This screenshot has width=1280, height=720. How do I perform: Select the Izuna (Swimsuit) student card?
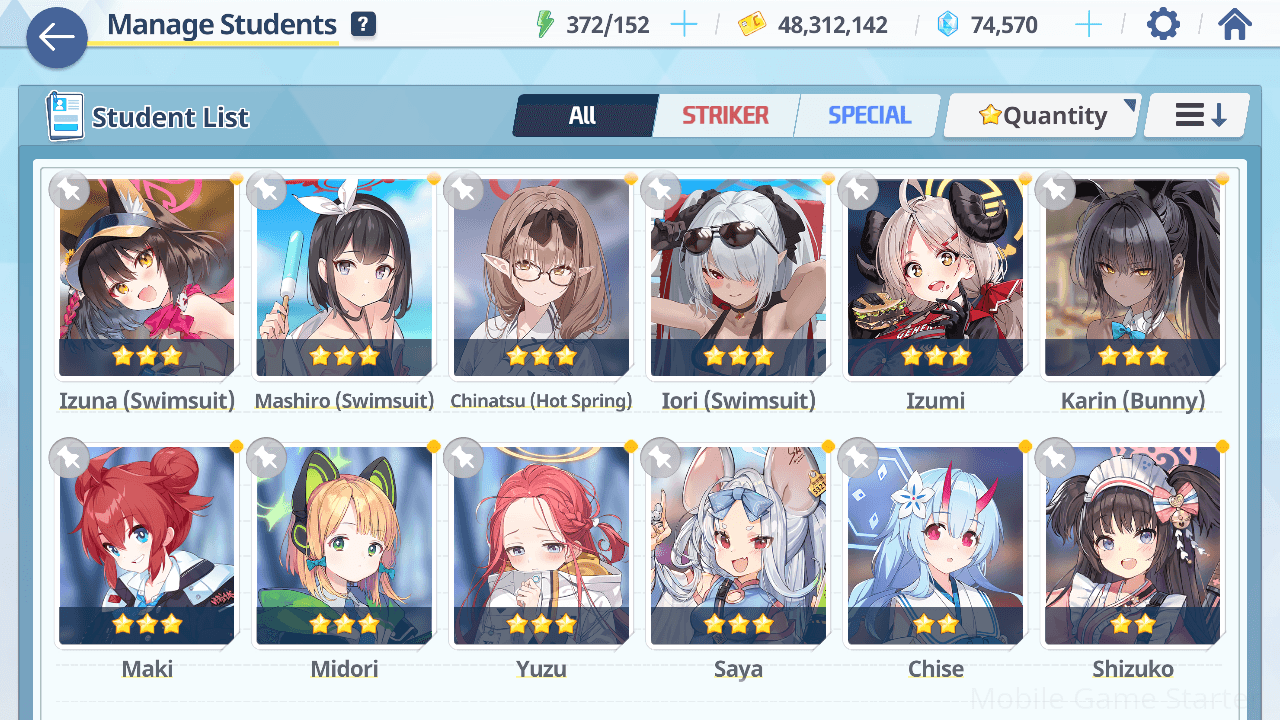point(146,278)
